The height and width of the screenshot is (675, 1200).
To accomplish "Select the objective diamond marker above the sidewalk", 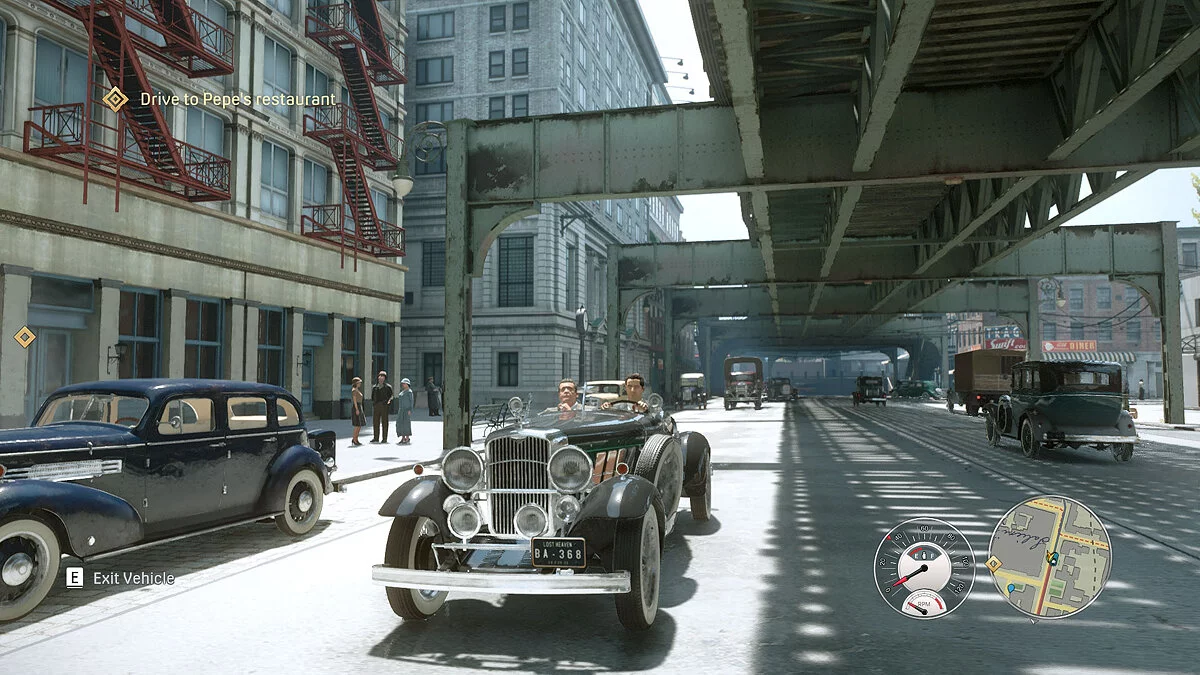I will 25,337.
